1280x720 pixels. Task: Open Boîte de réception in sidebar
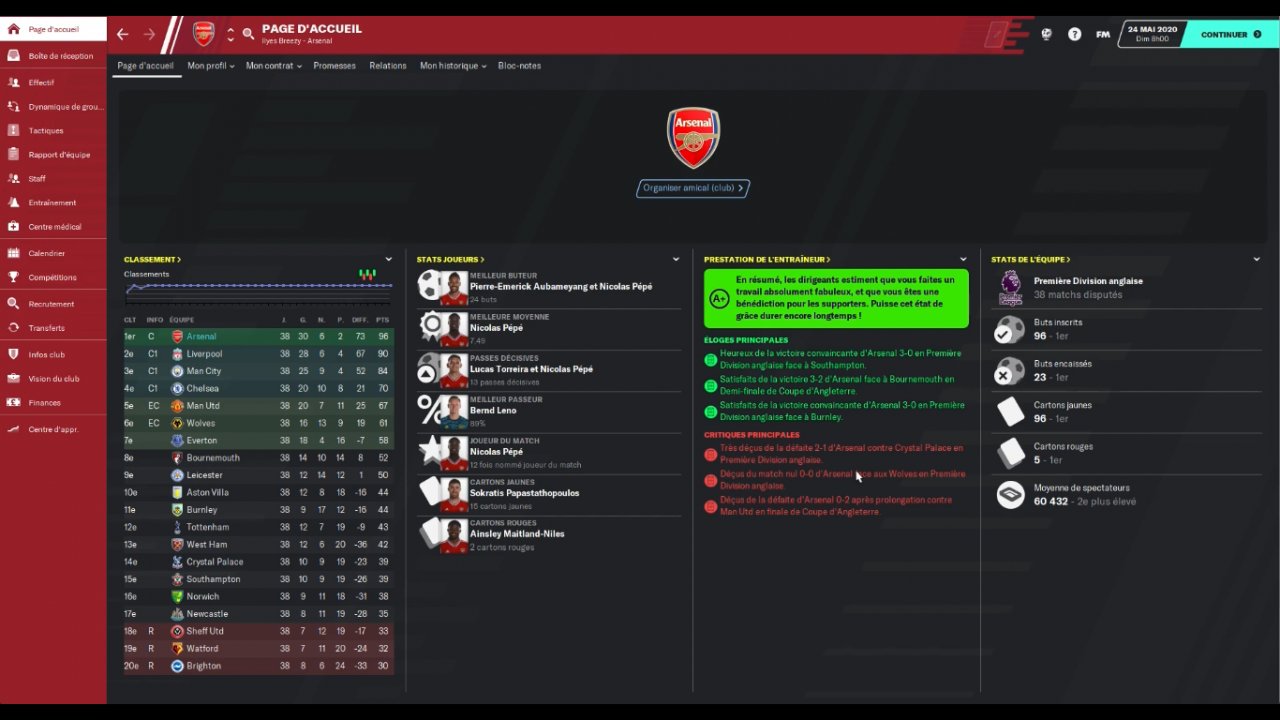tap(60, 56)
